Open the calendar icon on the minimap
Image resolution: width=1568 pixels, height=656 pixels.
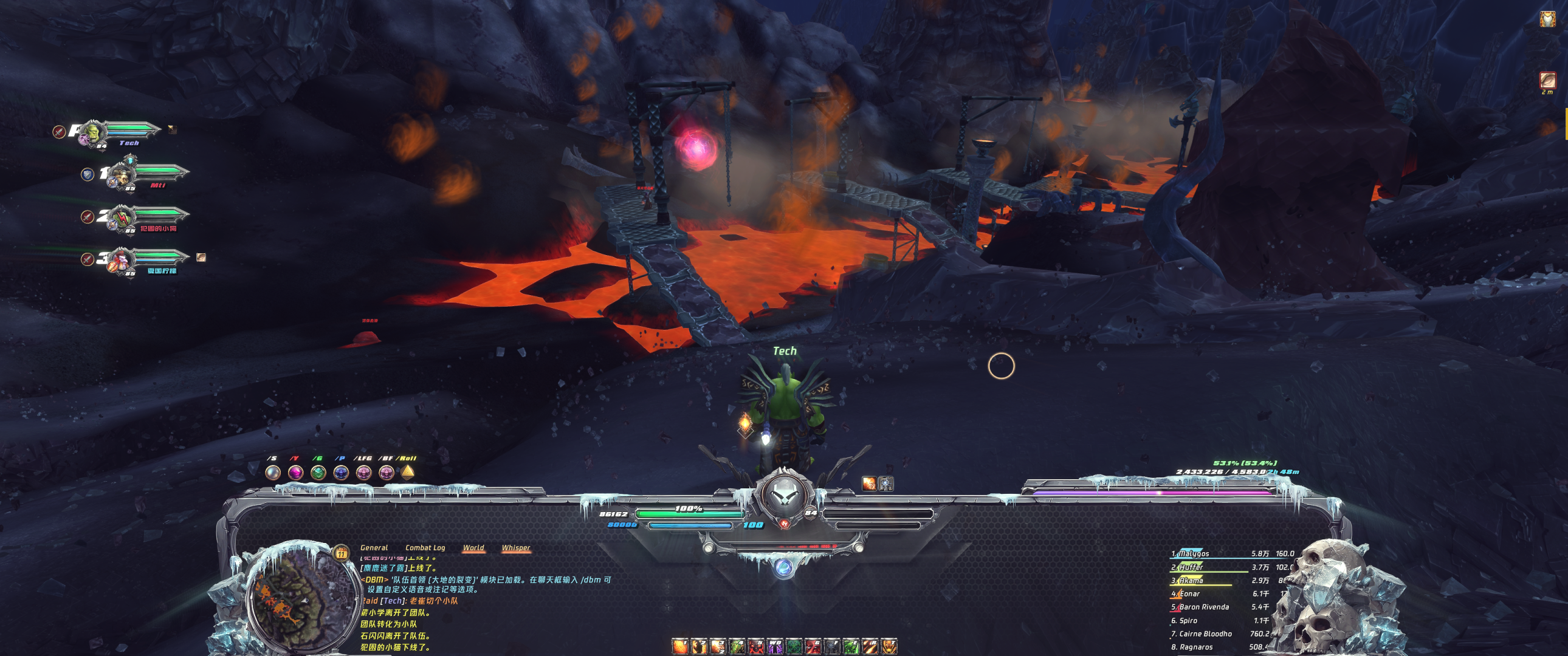click(x=342, y=553)
